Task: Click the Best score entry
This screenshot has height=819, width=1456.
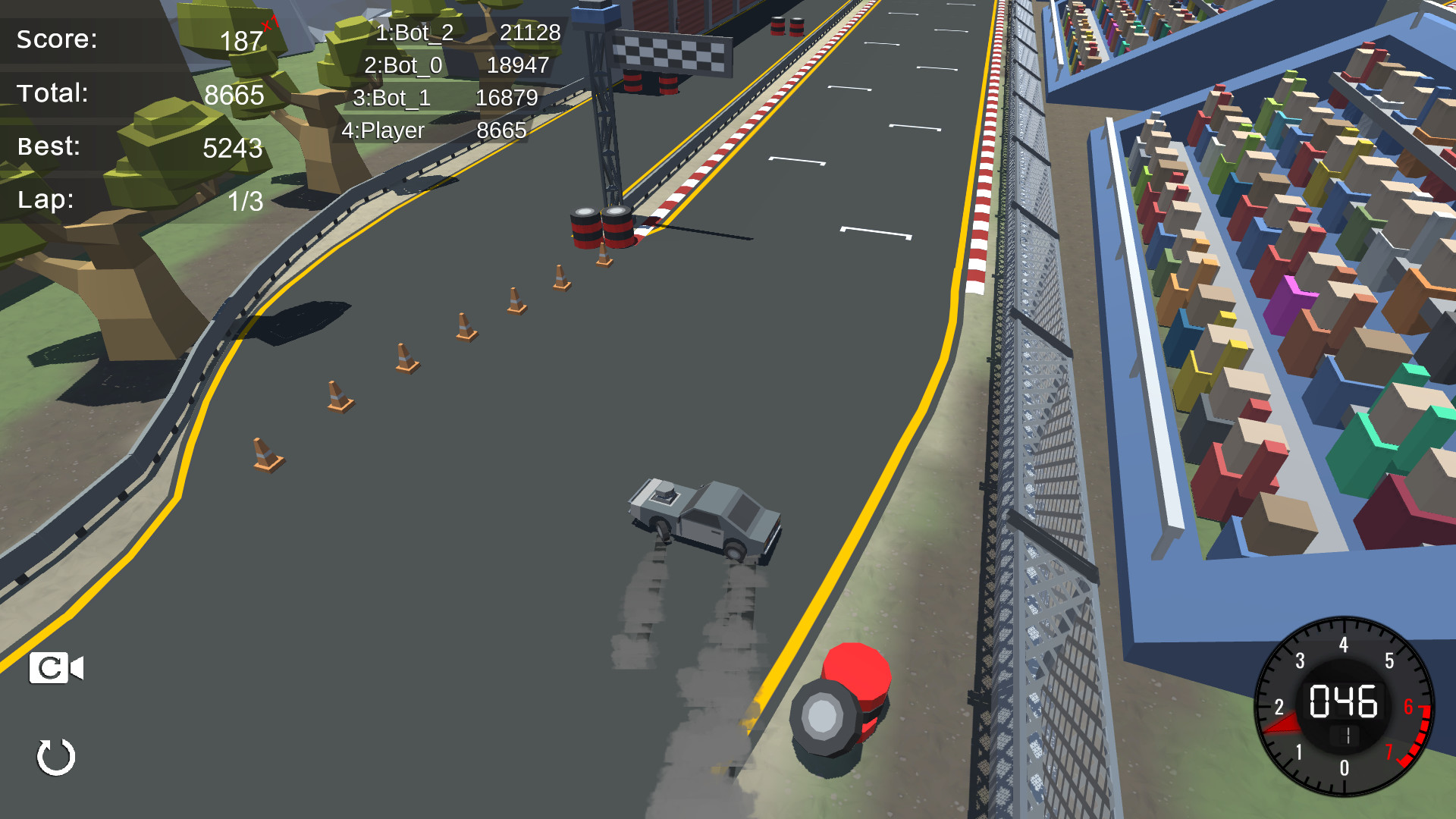Action: [136, 147]
